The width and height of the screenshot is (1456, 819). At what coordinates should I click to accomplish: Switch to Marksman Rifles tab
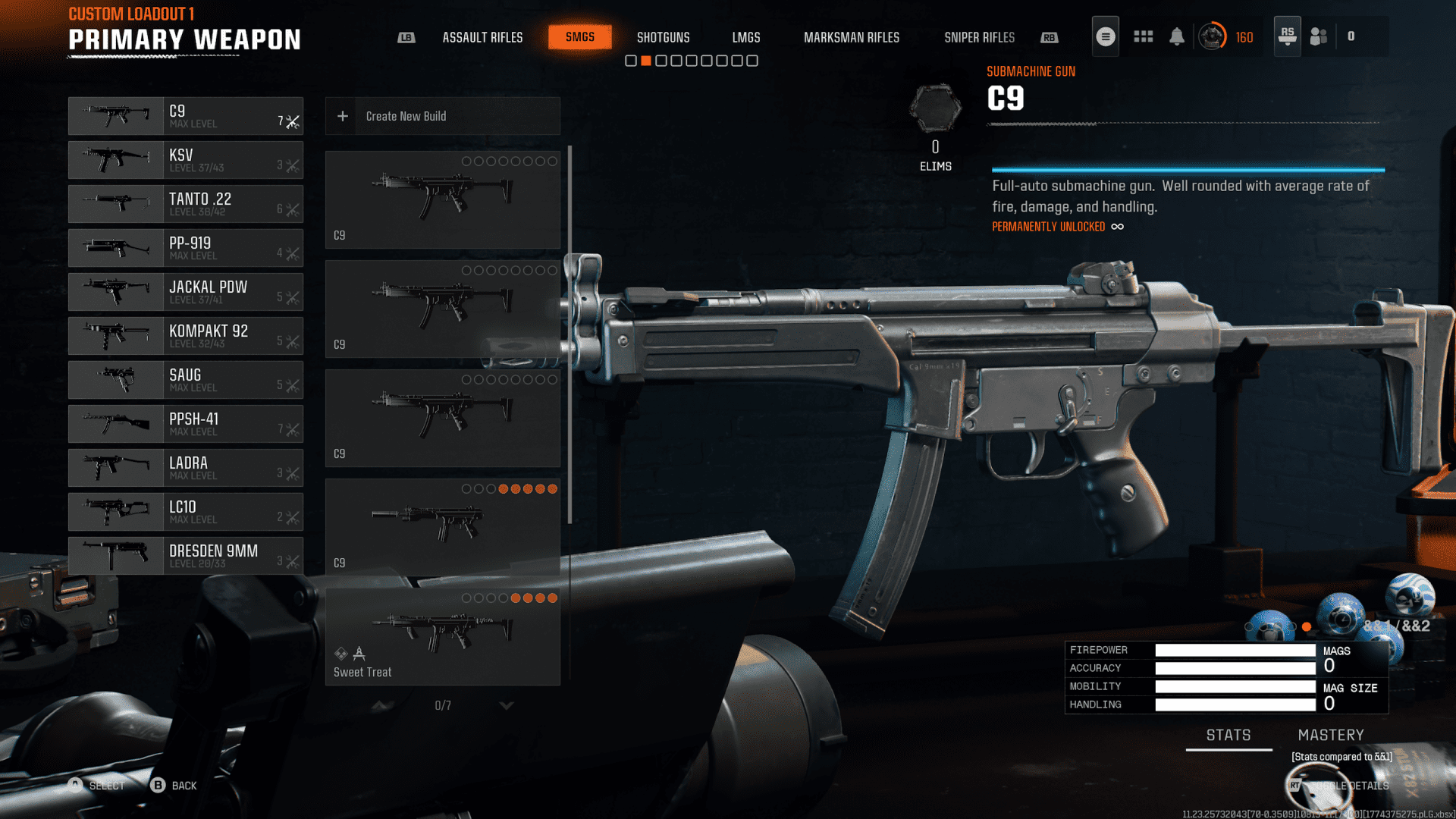coord(851,37)
